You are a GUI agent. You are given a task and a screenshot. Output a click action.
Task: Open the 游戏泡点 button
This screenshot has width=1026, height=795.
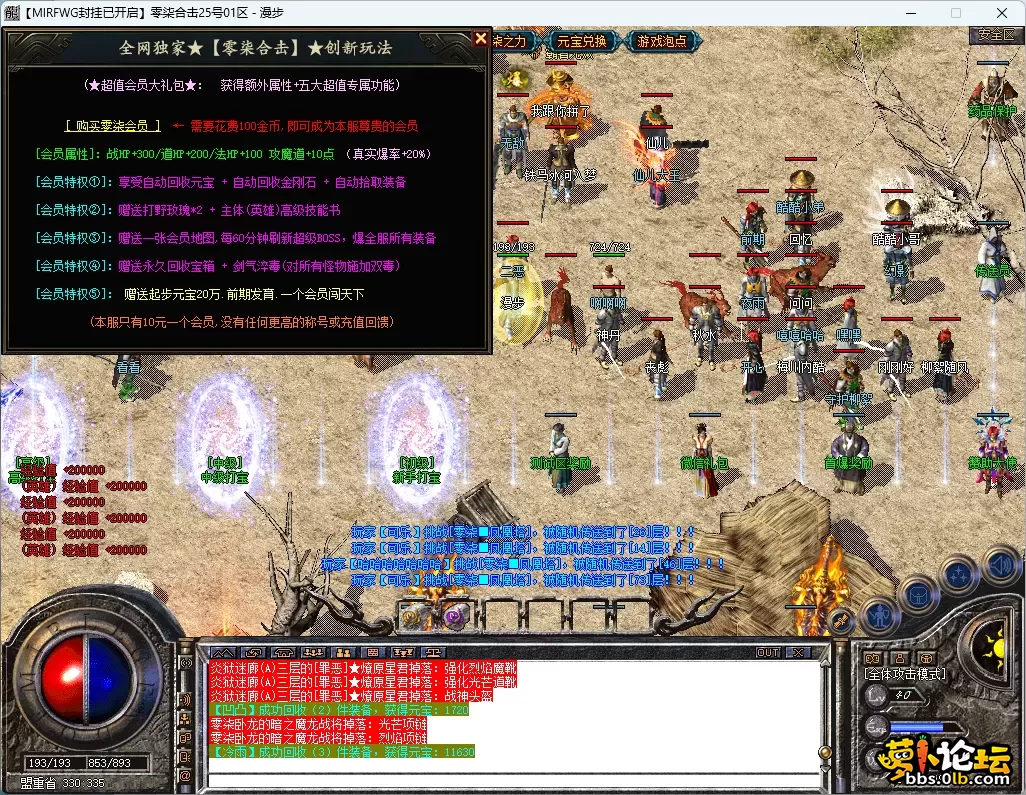[x=661, y=41]
